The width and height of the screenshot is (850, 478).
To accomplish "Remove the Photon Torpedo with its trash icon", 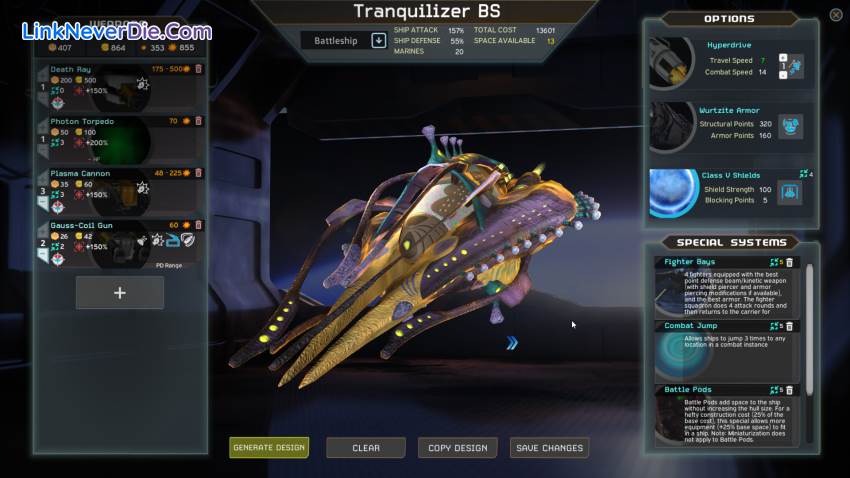I will (x=198, y=121).
